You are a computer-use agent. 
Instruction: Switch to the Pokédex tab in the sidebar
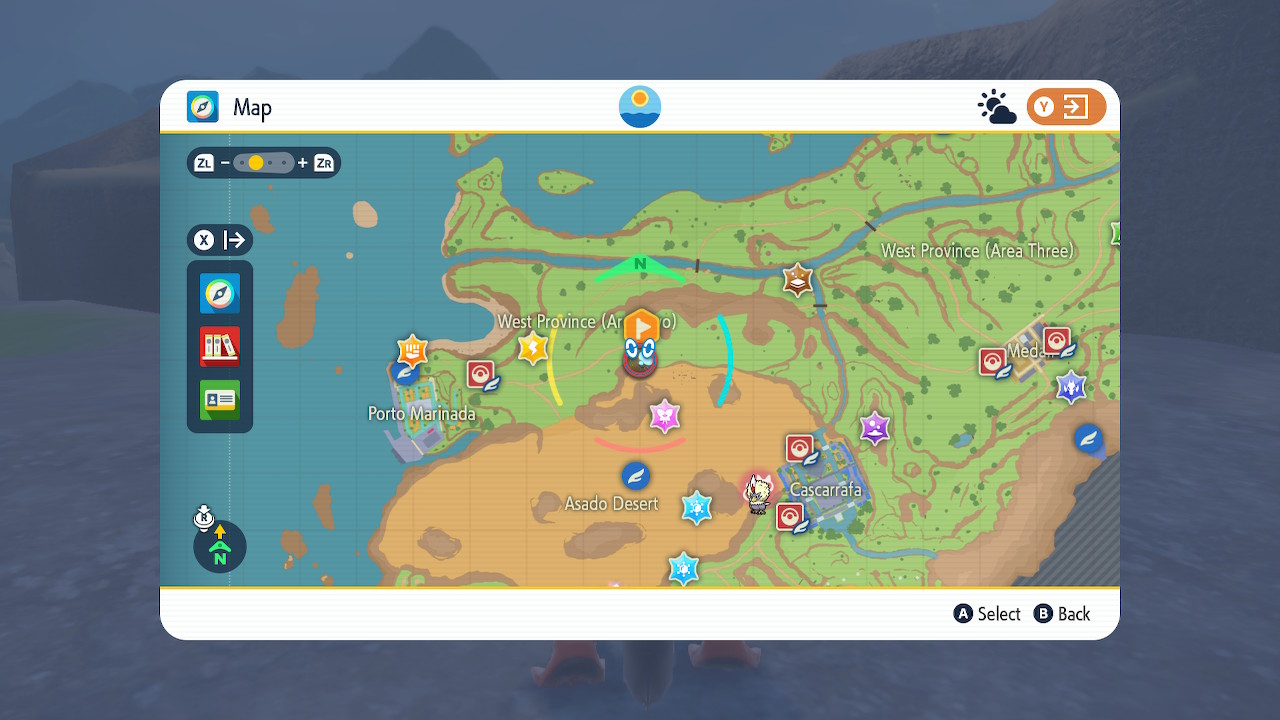point(219,346)
